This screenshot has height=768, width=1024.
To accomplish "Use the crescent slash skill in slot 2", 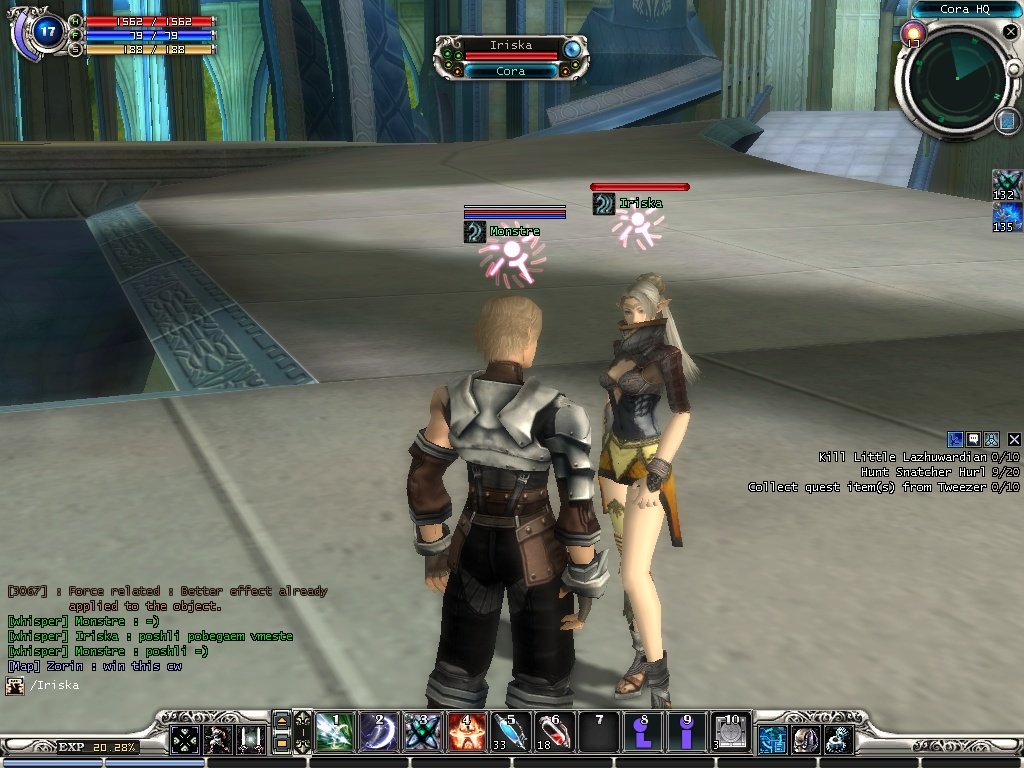I will 378,733.
